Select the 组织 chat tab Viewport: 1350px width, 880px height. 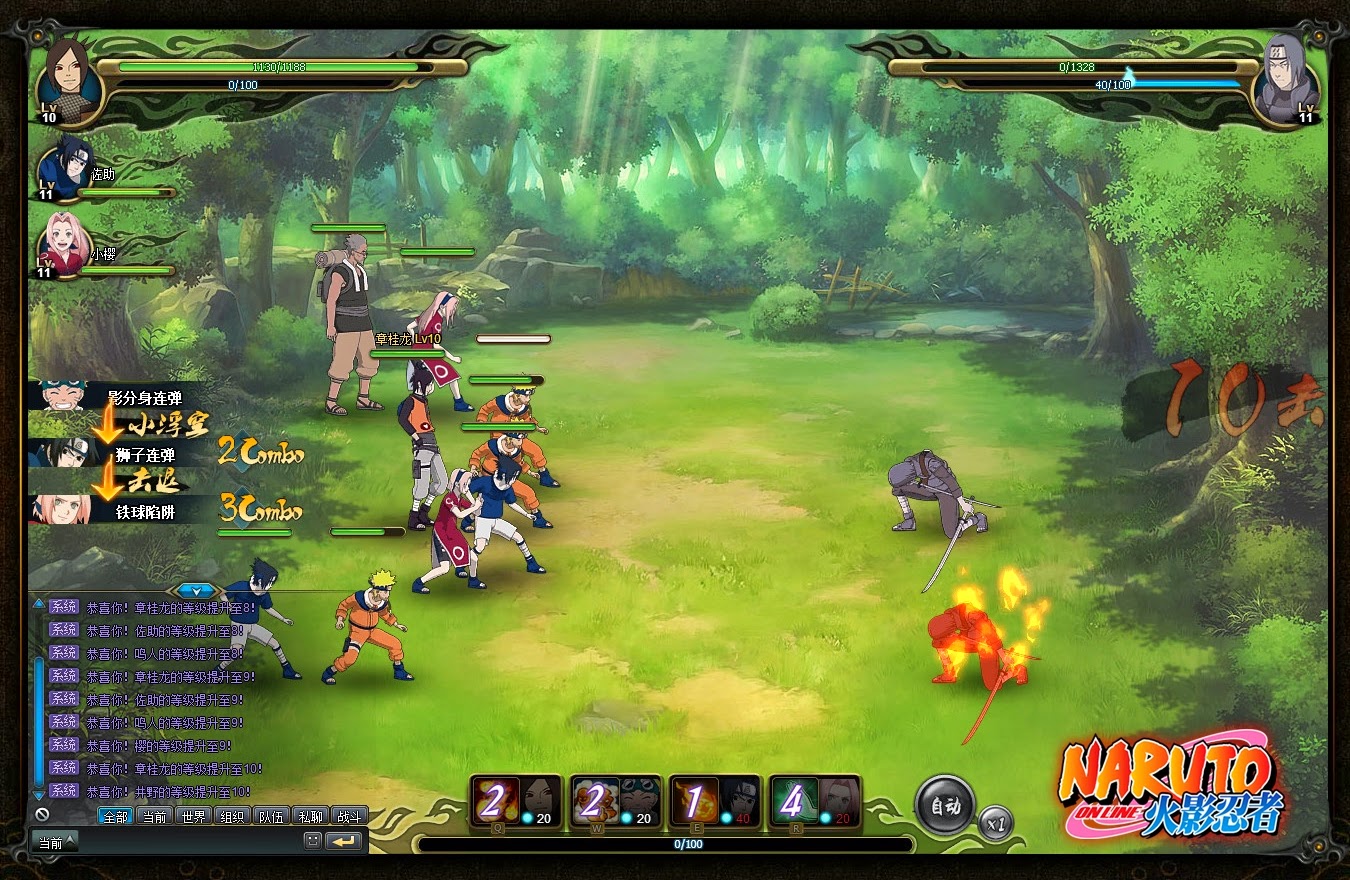click(x=232, y=817)
